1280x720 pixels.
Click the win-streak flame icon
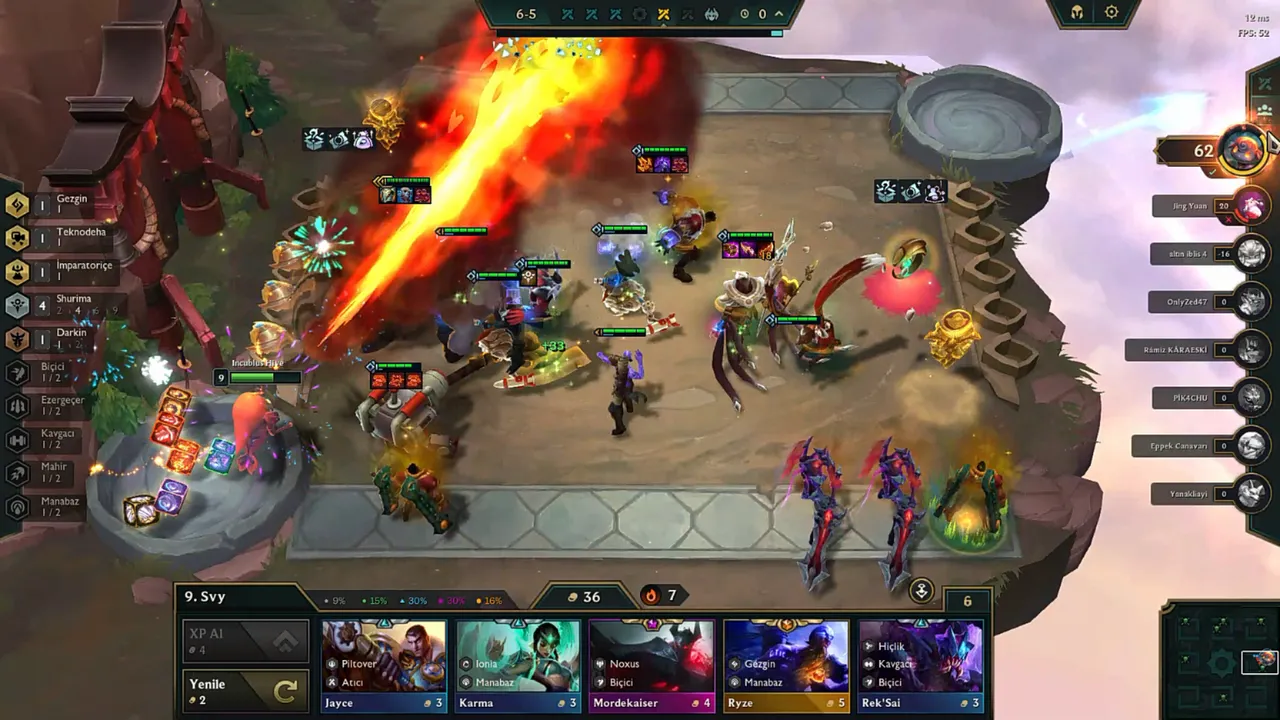point(651,595)
